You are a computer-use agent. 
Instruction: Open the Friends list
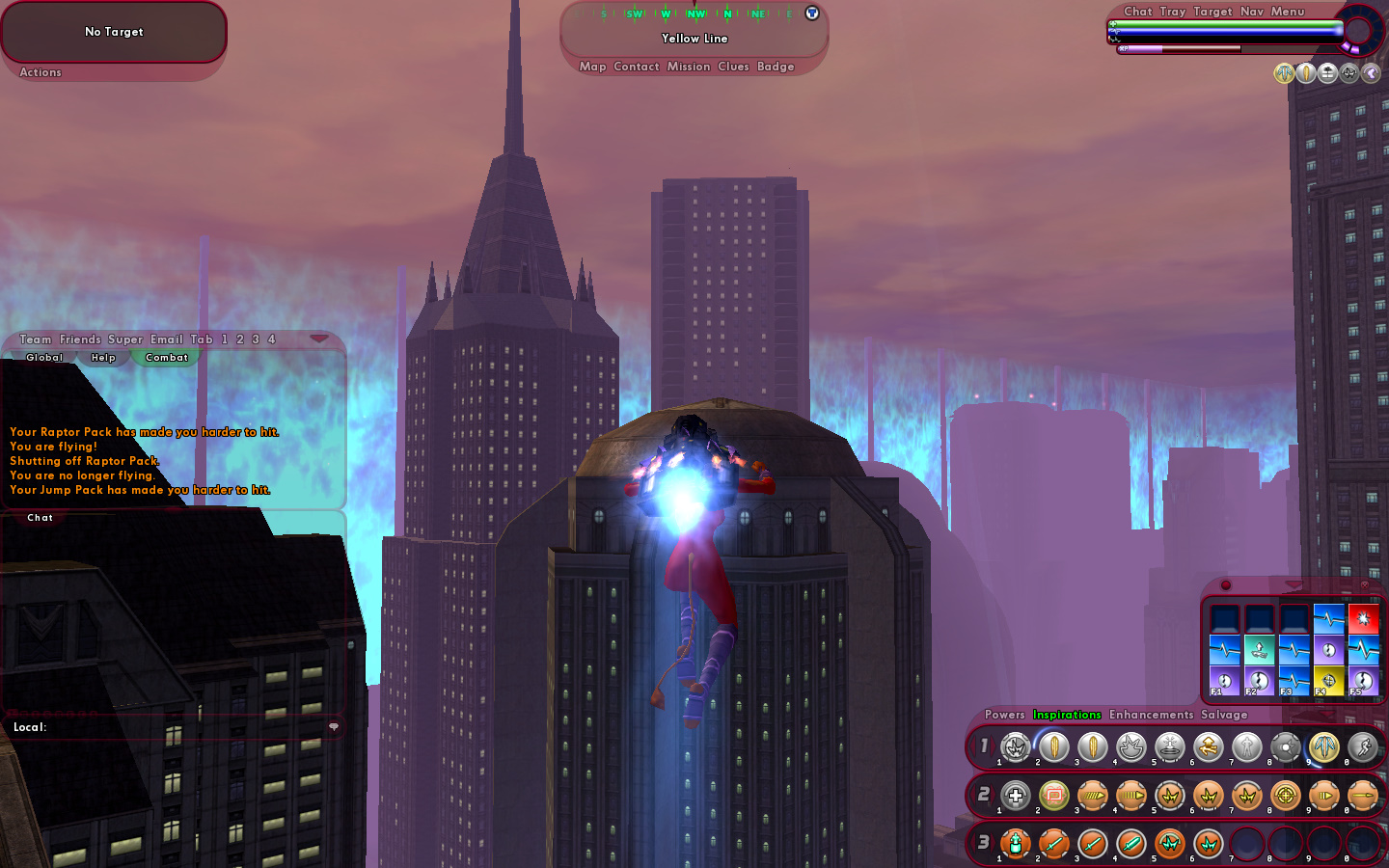coord(80,339)
